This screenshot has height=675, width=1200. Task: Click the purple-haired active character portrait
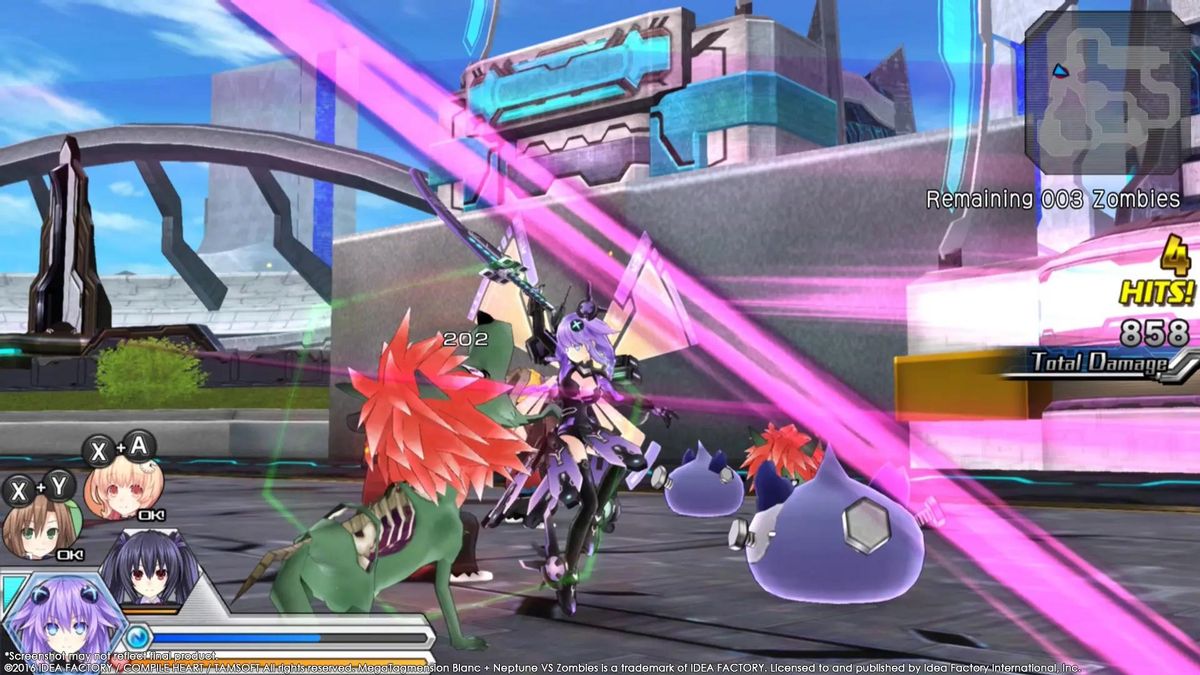(61, 623)
